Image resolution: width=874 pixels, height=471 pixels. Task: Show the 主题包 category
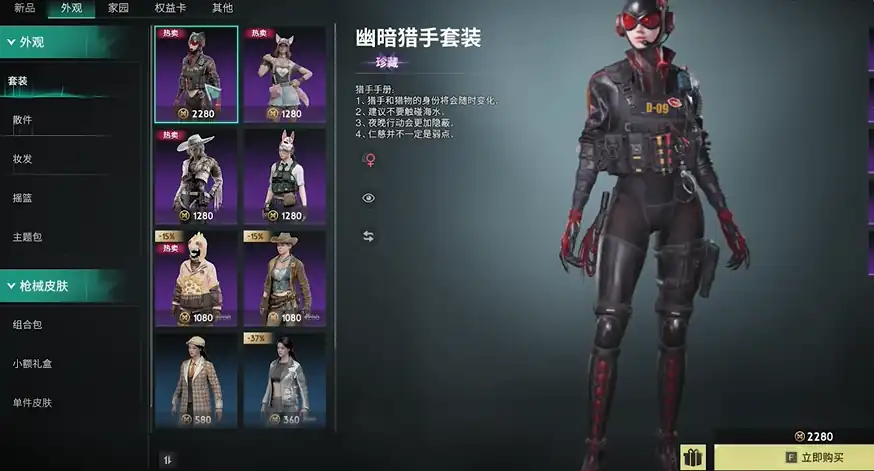click(26, 237)
